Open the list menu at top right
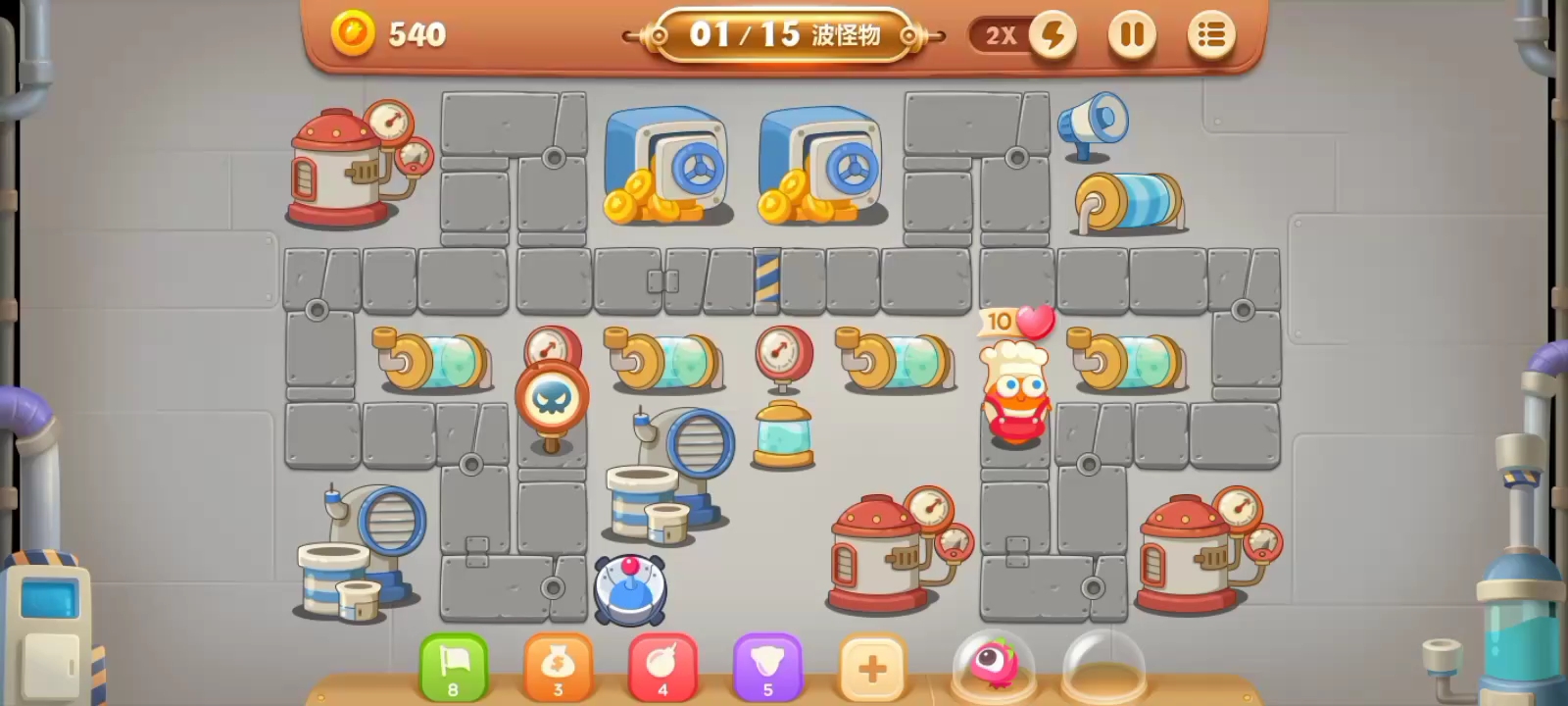The image size is (1568, 706). (1211, 33)
